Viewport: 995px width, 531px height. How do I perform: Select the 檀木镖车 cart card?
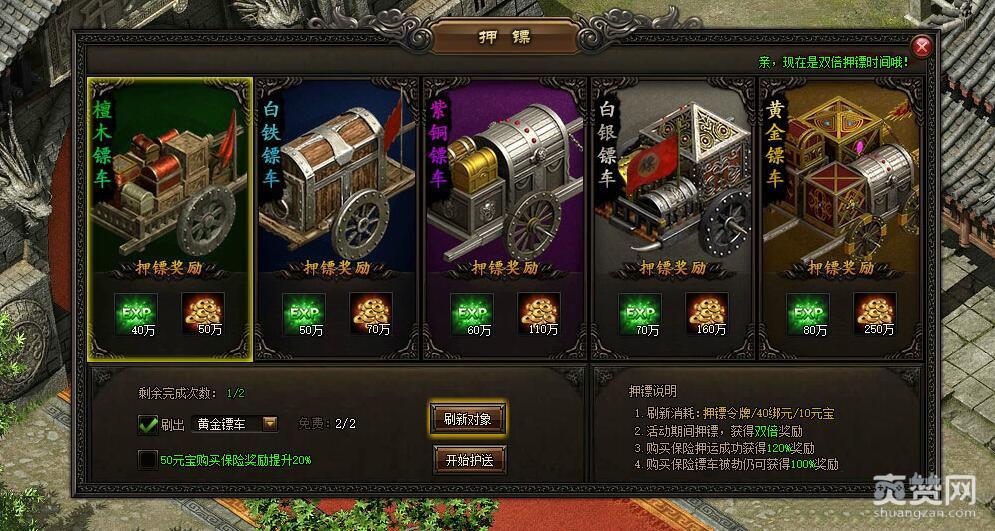[x=168, y=180]
